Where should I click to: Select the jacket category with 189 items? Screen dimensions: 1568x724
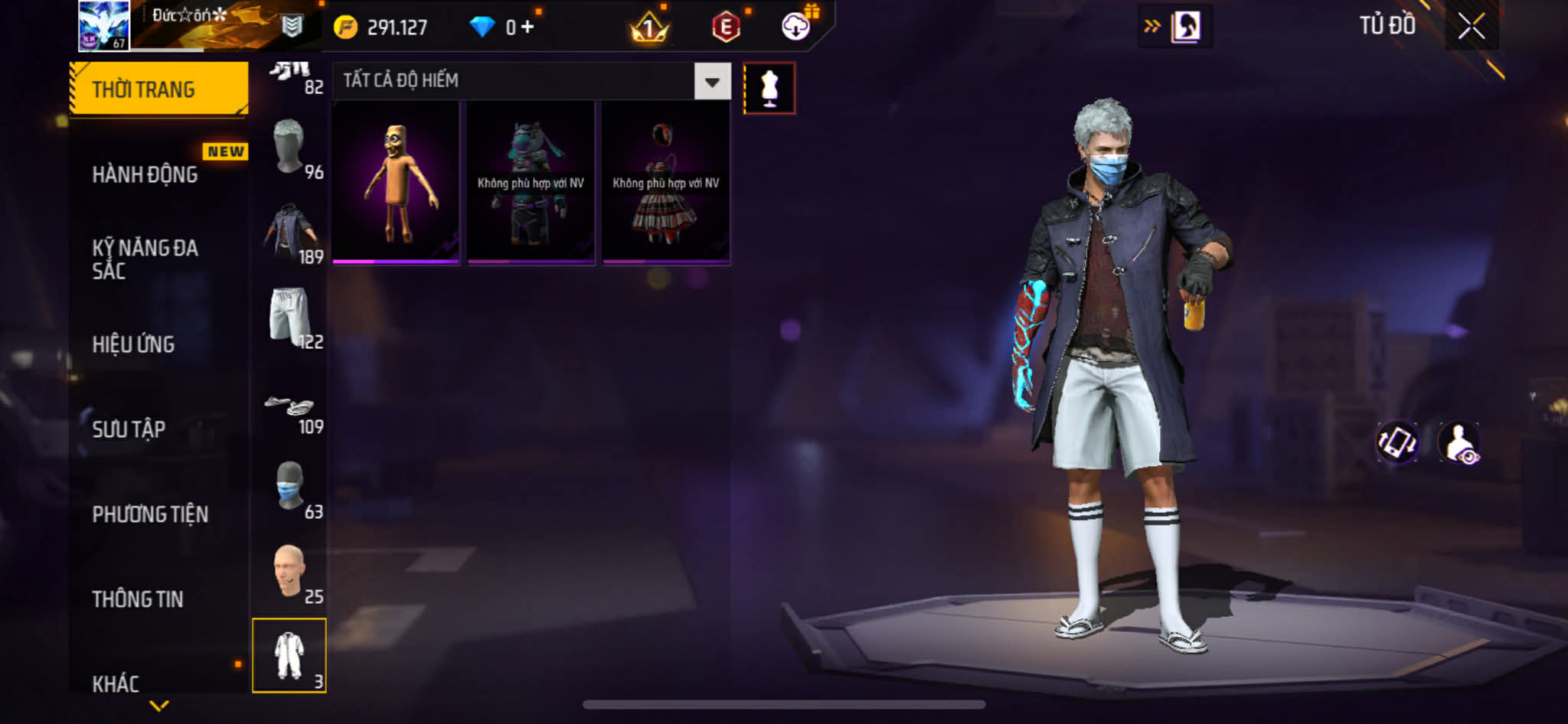pos(290,233)
